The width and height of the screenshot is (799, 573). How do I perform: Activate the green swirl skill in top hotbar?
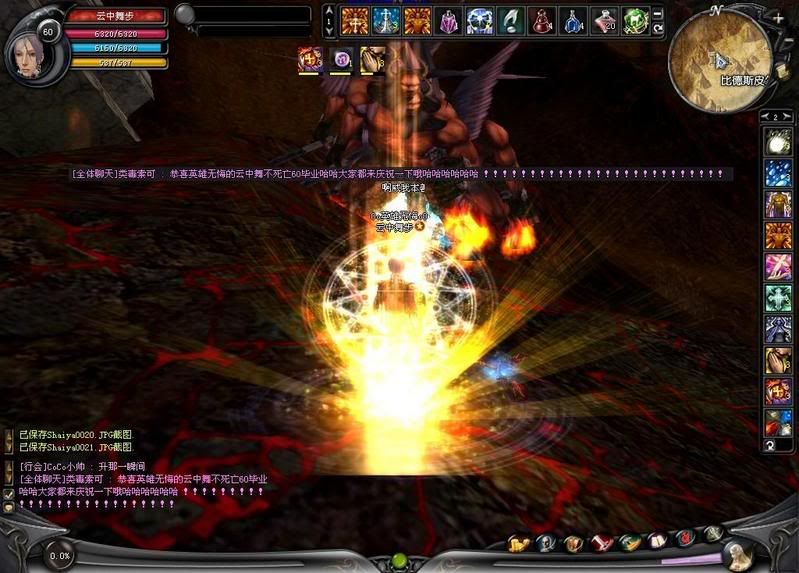(635, 20)
